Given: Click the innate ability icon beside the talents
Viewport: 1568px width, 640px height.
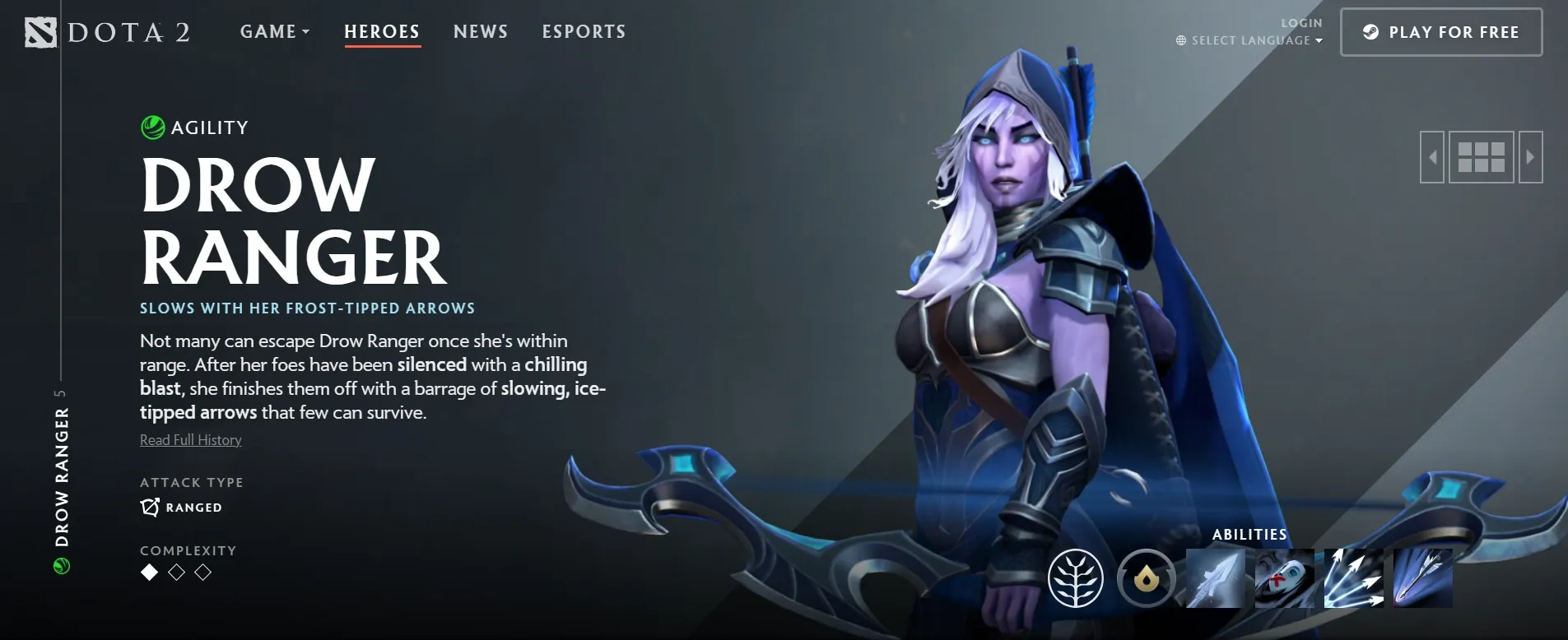Looking at the screenshot, I should (x=1147, y=578).
